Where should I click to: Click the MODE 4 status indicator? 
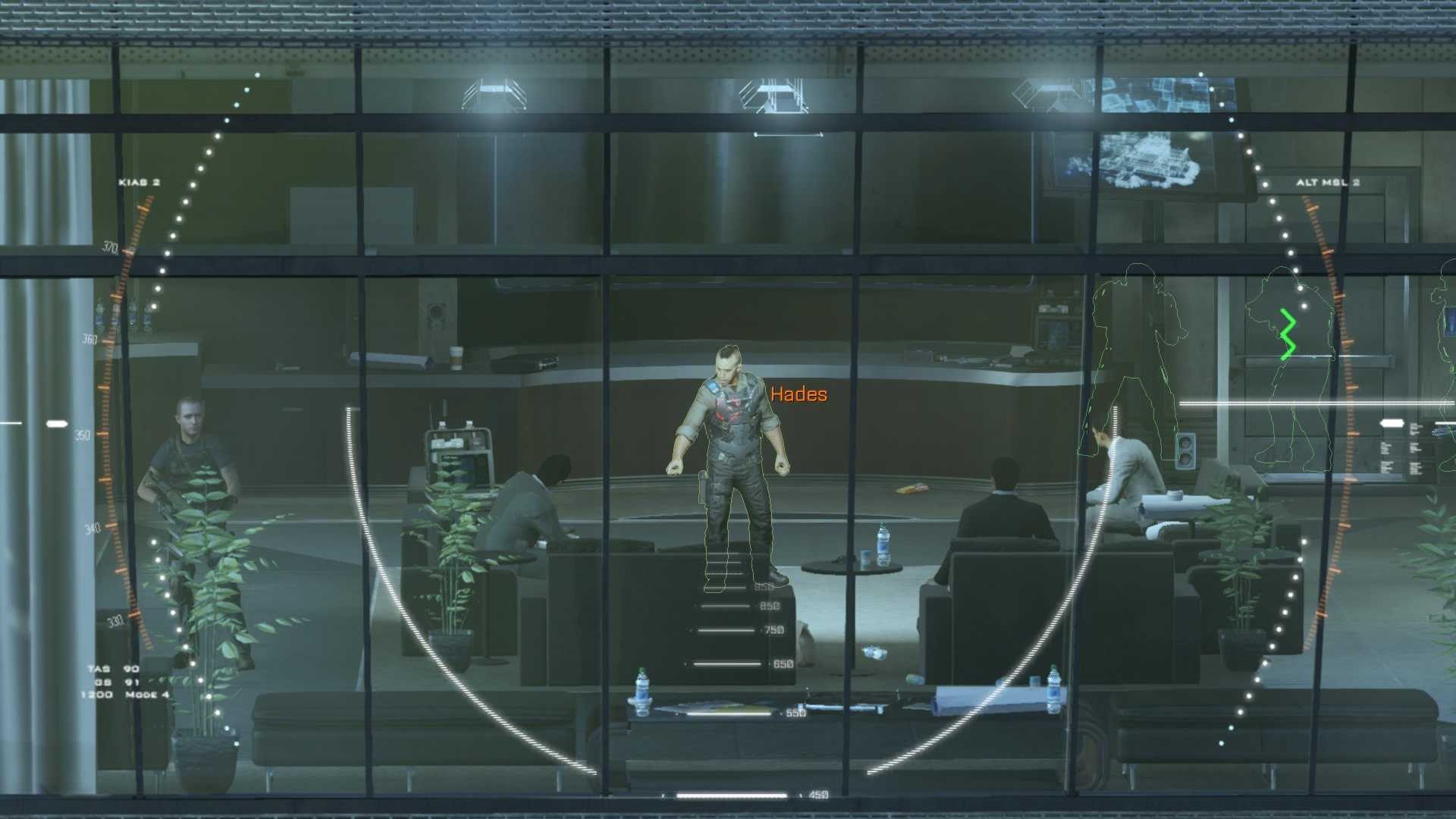(x=149, y=695)
